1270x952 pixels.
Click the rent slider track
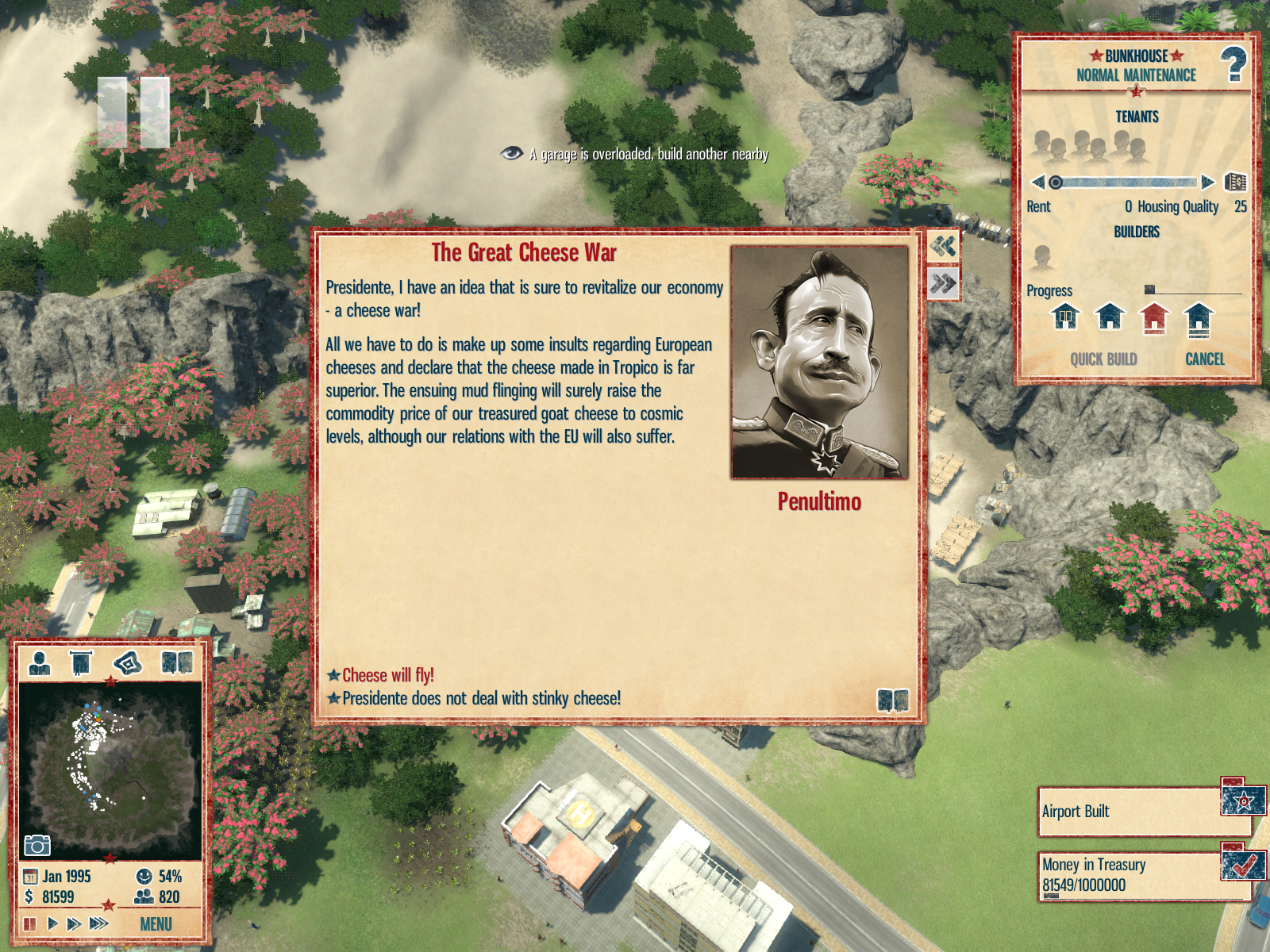[x=1127, y=182]
